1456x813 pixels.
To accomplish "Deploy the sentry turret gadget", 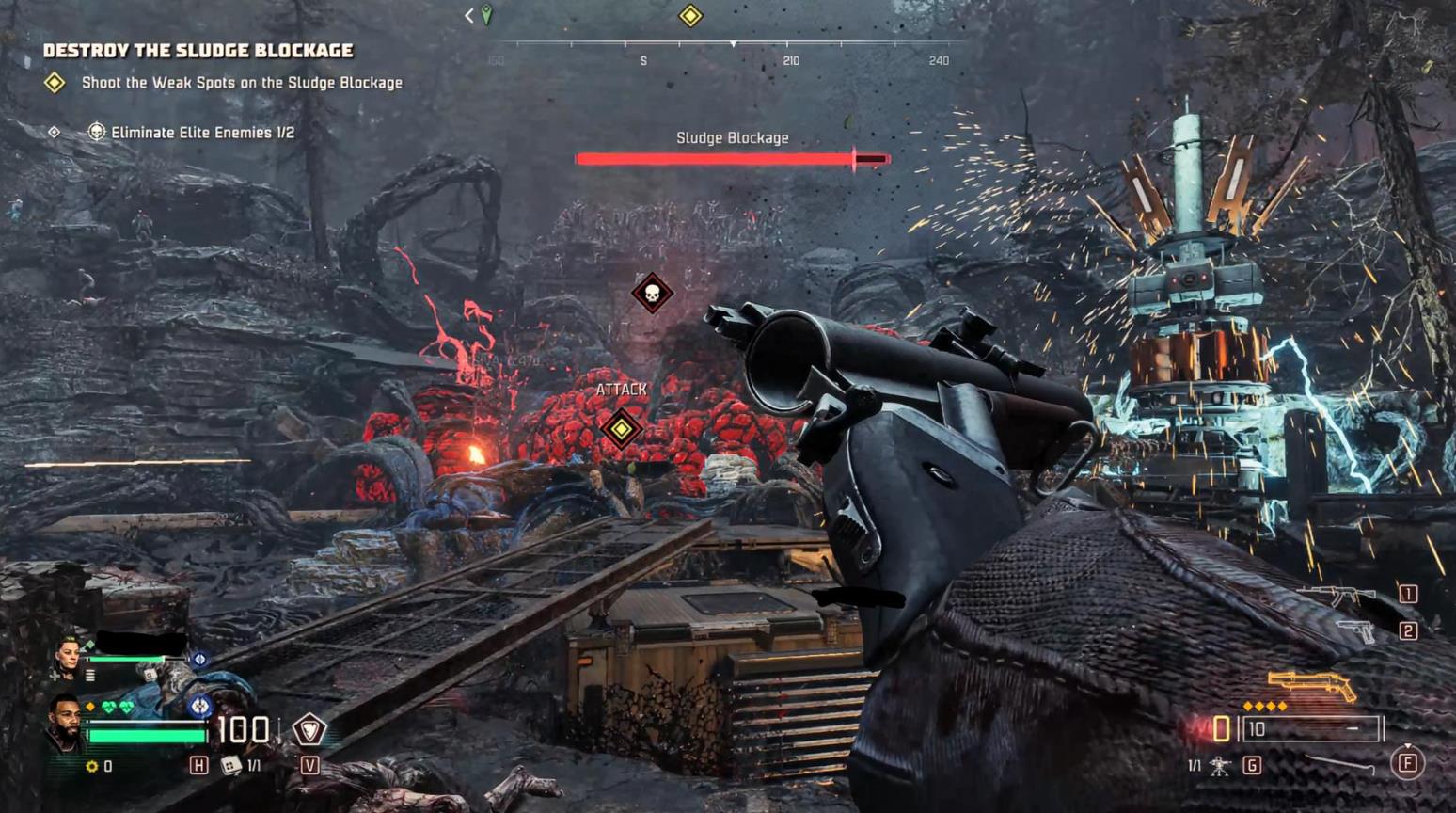I will [x=1220, y=766].
